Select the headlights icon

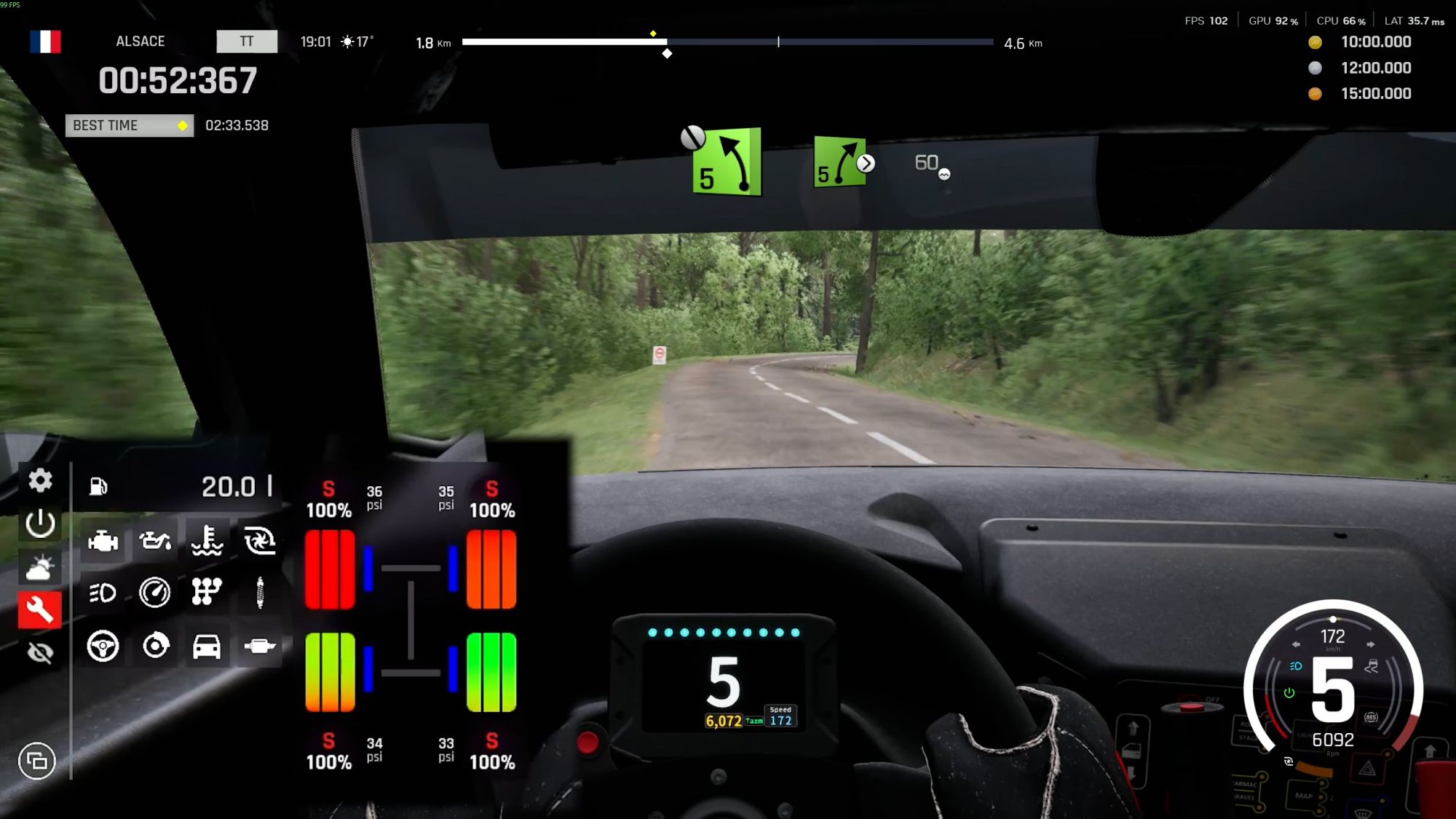(103, 593)
